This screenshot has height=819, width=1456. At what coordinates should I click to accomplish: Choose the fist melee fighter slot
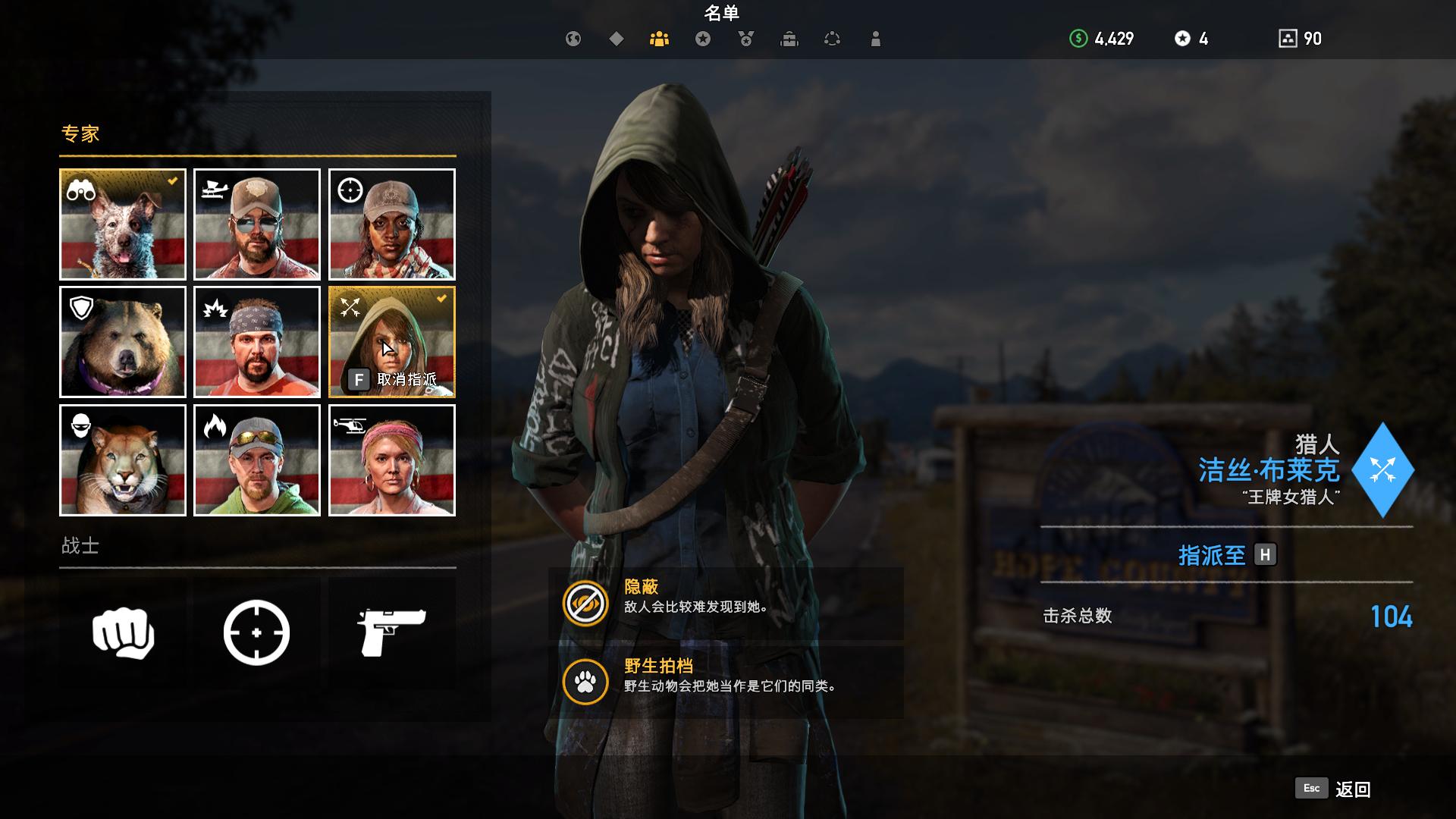tap(123, 632)
